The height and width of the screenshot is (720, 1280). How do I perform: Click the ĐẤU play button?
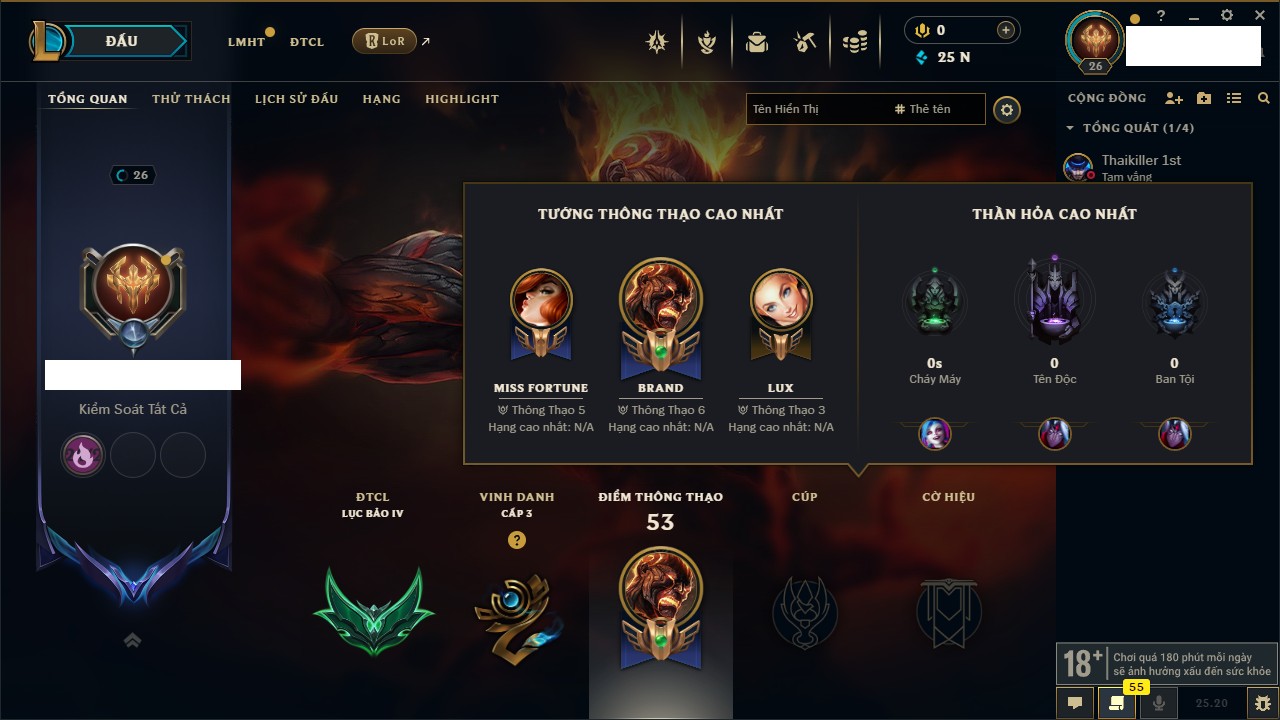121,41
